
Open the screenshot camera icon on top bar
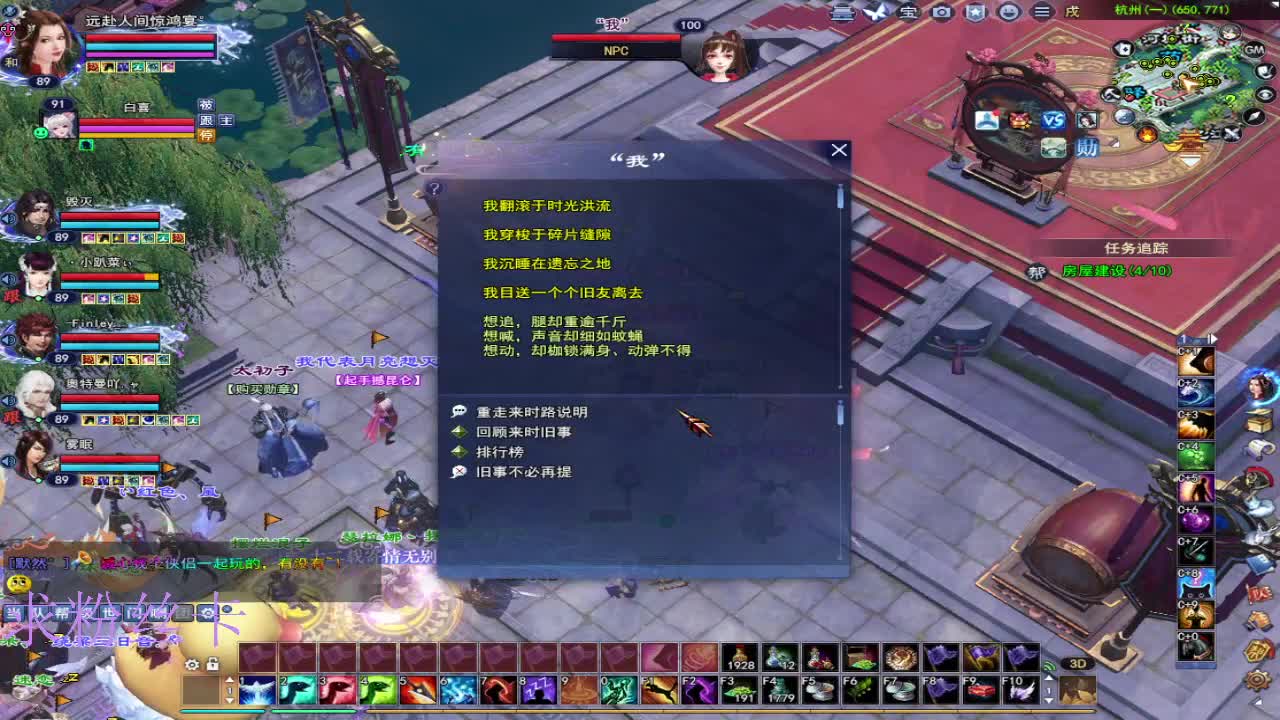pos(942,12)
